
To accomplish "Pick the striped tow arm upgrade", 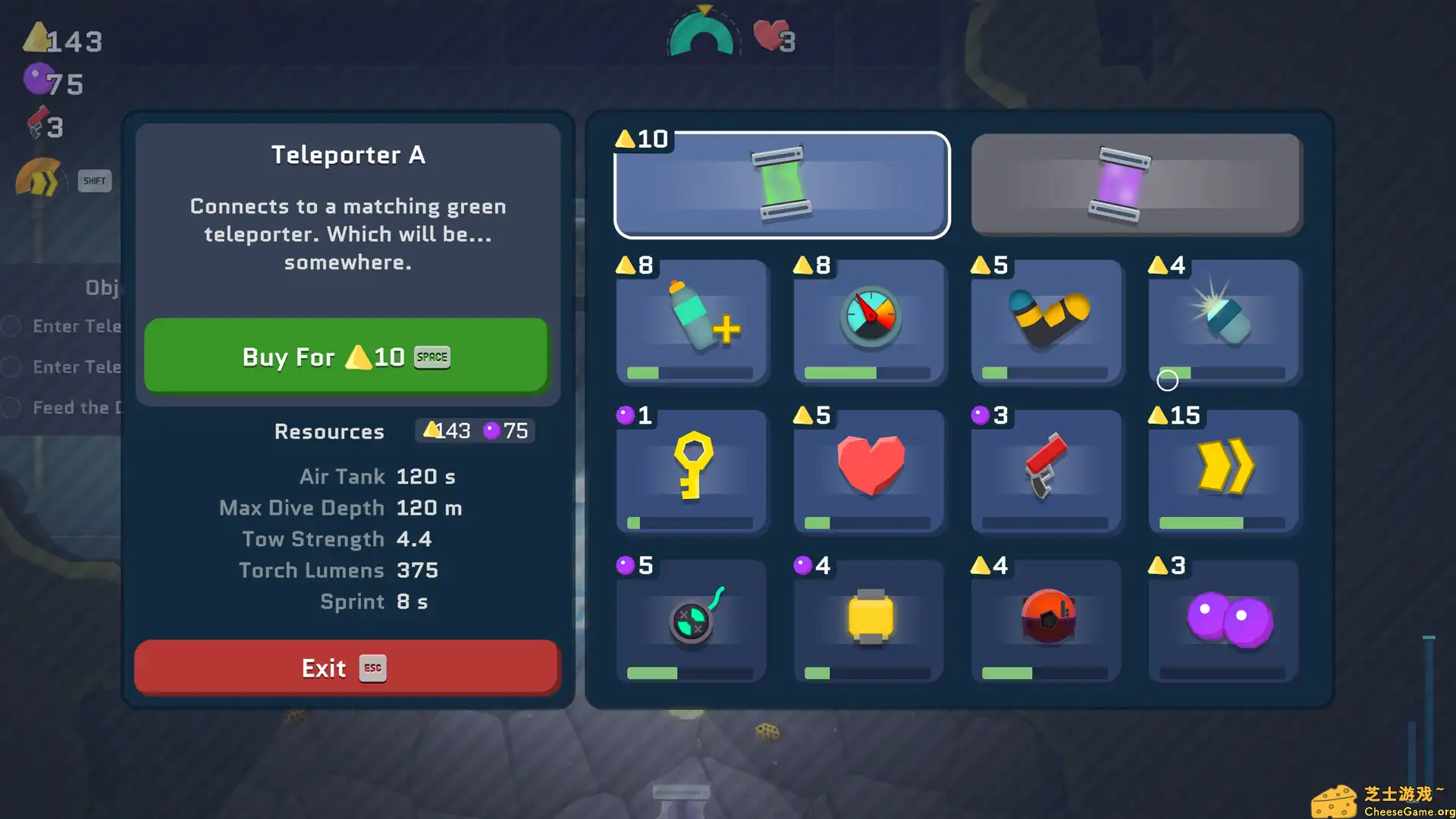I will (1046, 322).
